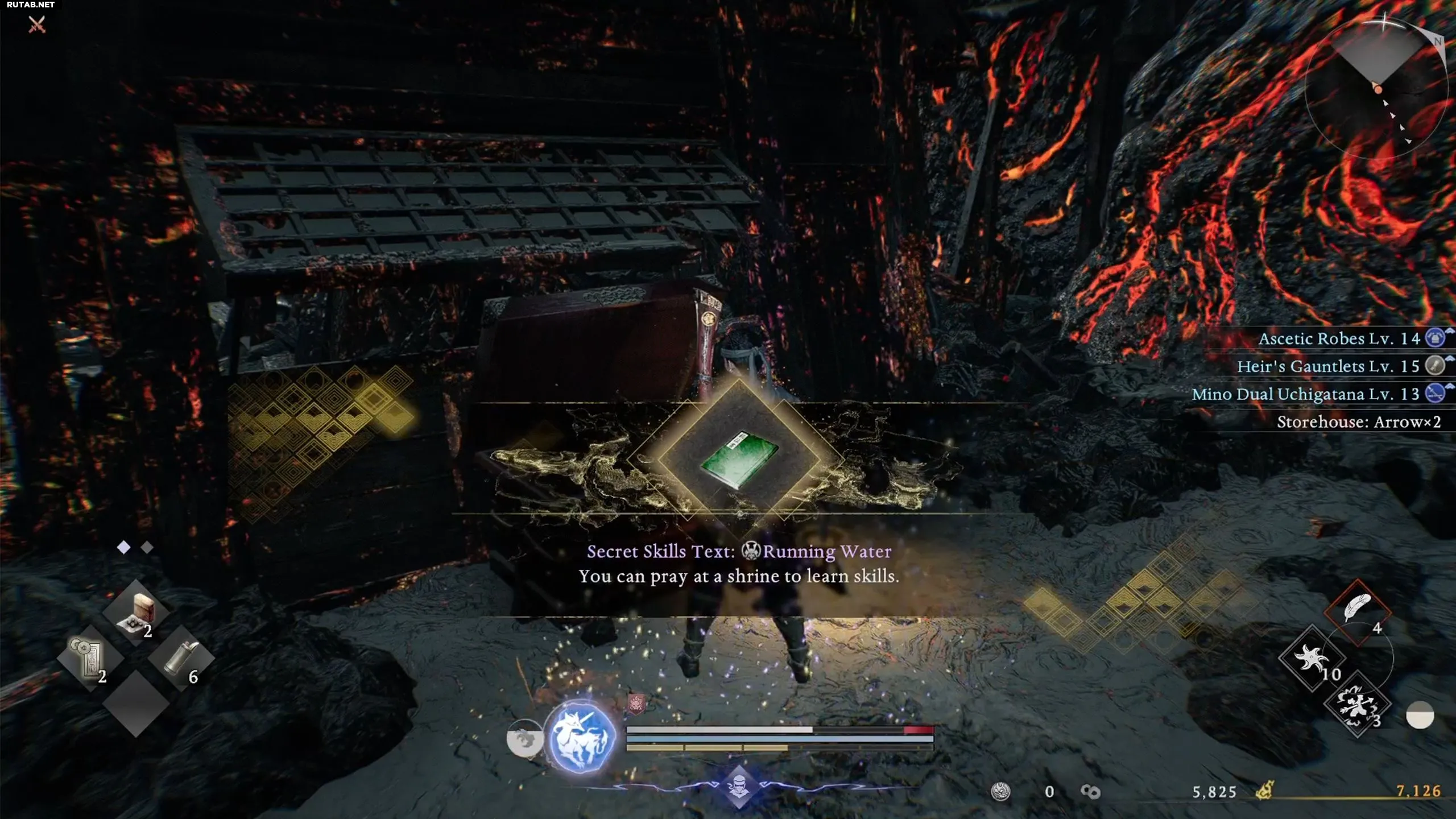Open the circular minimap
Screen dimensions: 1456x819
pos(1376,85)
